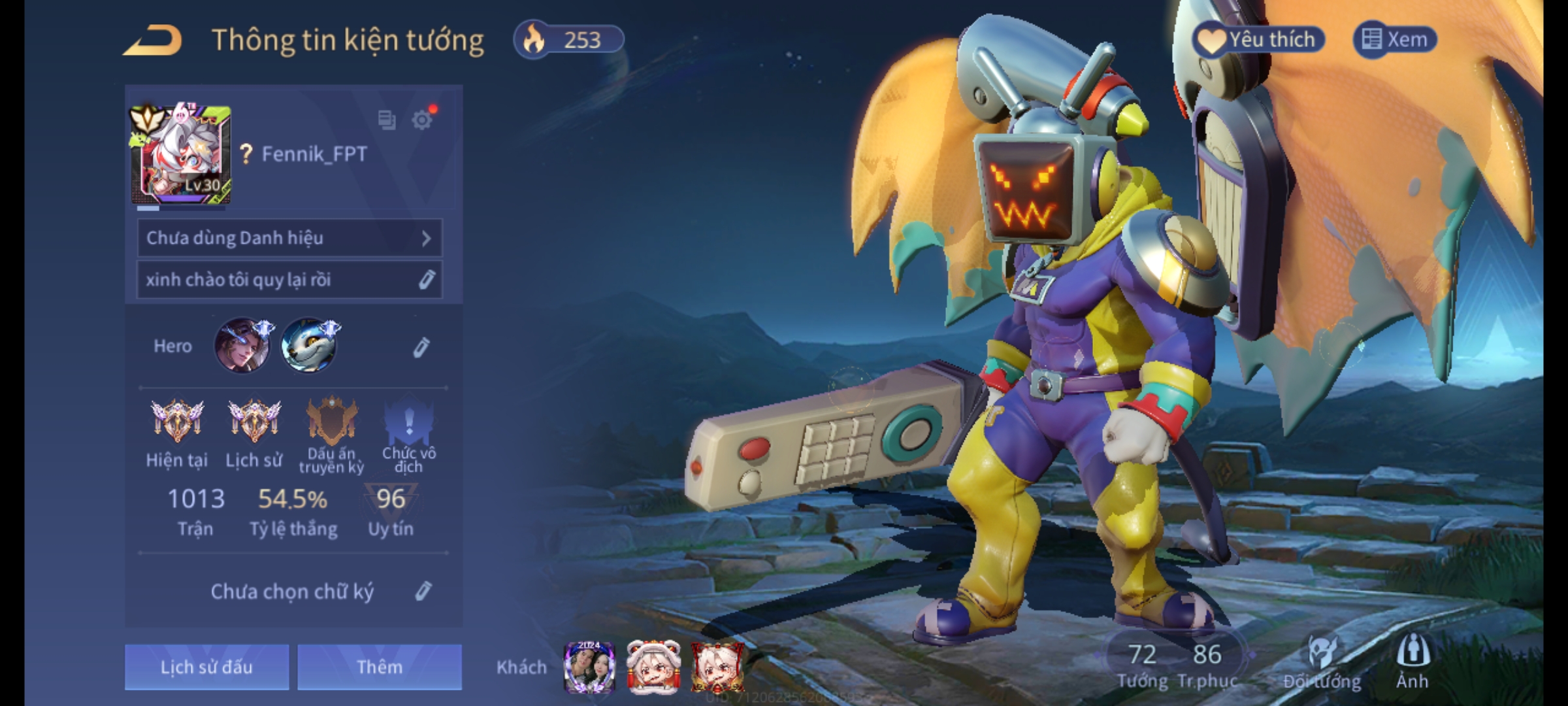Click the copy icon beside the gear

click(387, 120)
